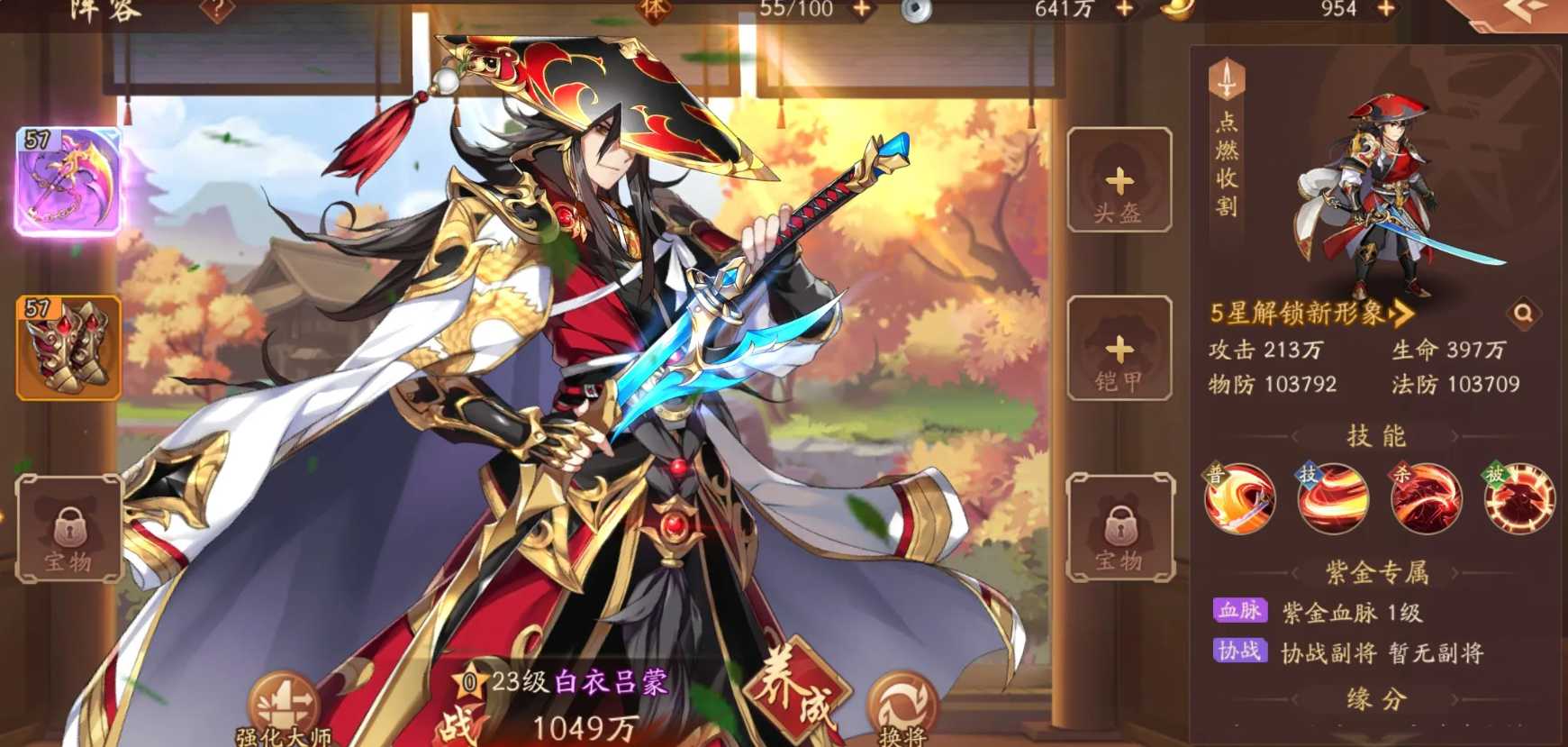Click the silver coin currency icon
Viewport: 1568px width, 747px height.
(916, 12)
